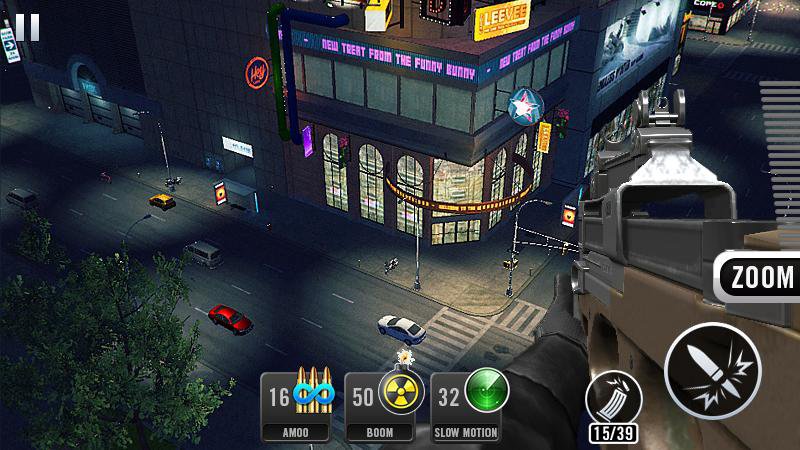Tap the ZOOM scope button

761,277
